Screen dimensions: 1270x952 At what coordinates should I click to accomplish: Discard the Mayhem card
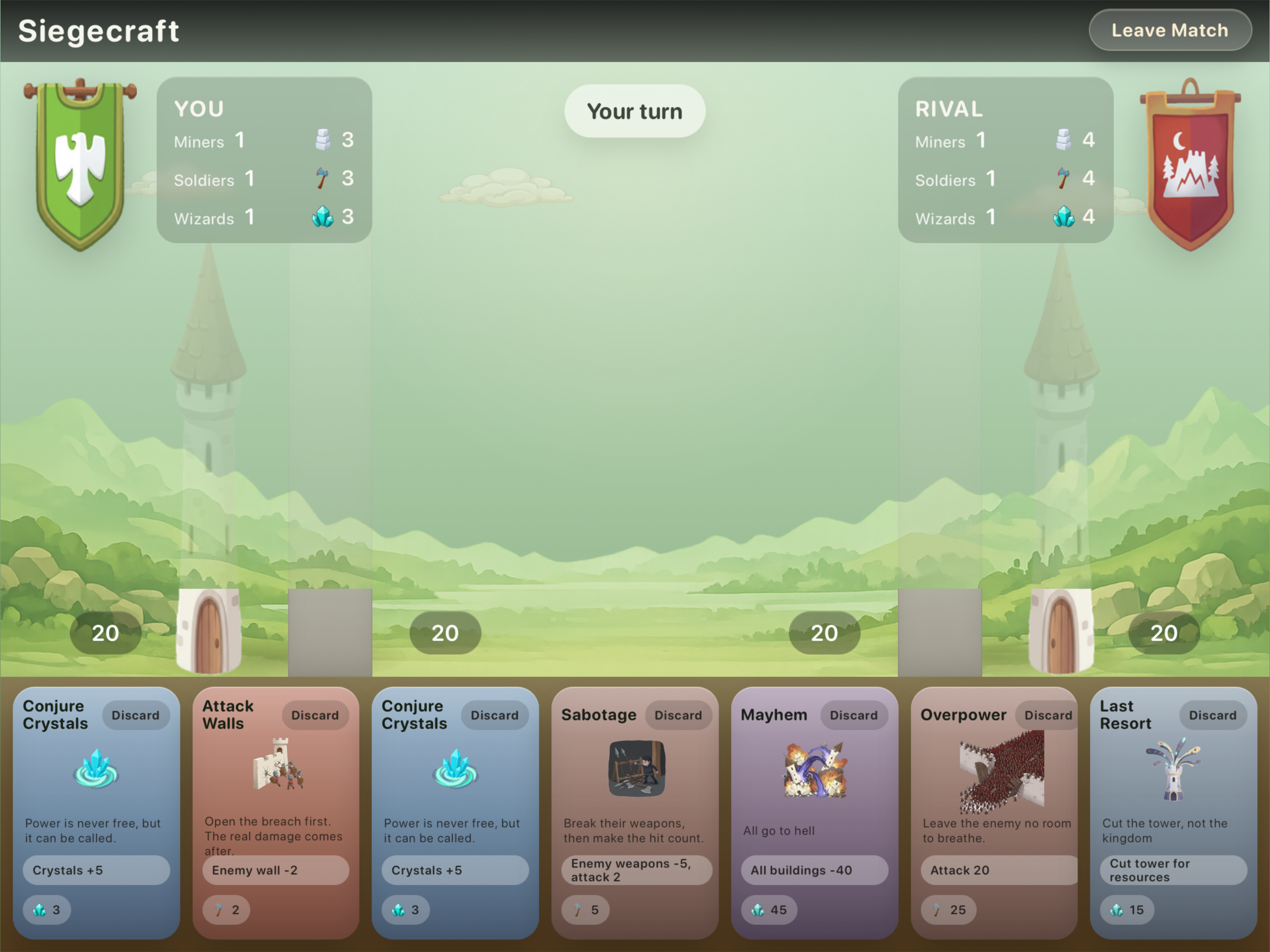click(854, 715)
